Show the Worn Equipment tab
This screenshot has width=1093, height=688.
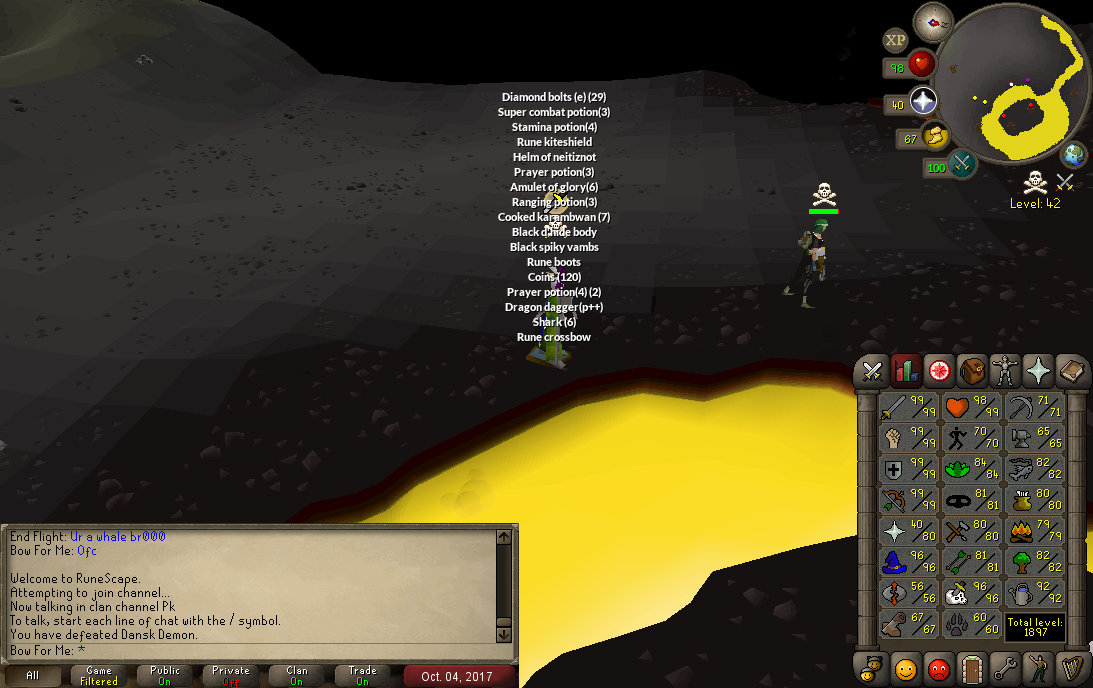point(1005,371)
